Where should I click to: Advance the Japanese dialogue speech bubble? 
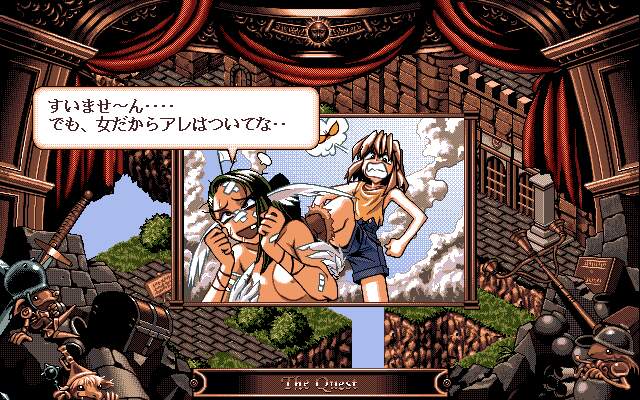tap(172, 115)
